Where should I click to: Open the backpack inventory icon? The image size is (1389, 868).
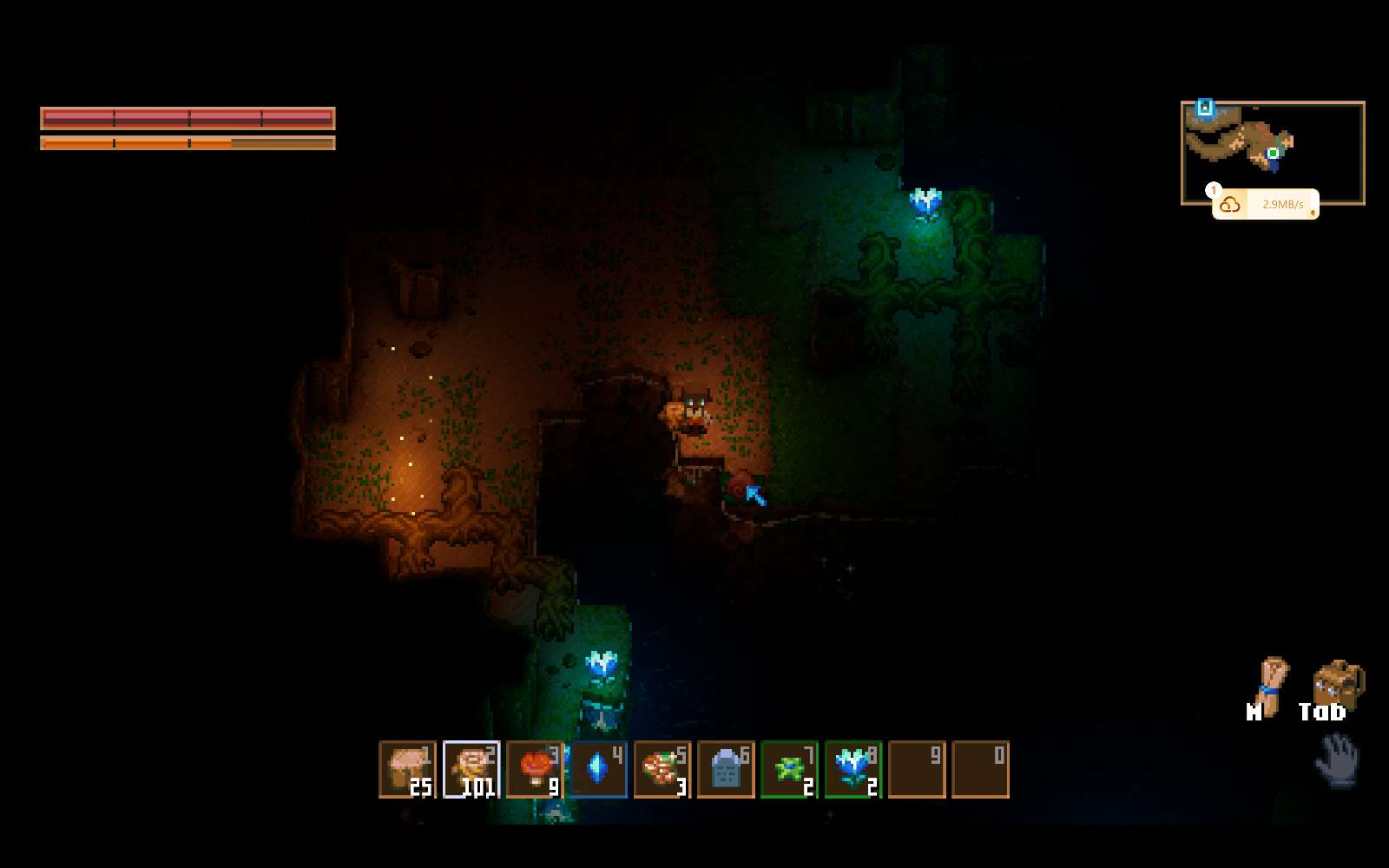[x=1337, y=685]
